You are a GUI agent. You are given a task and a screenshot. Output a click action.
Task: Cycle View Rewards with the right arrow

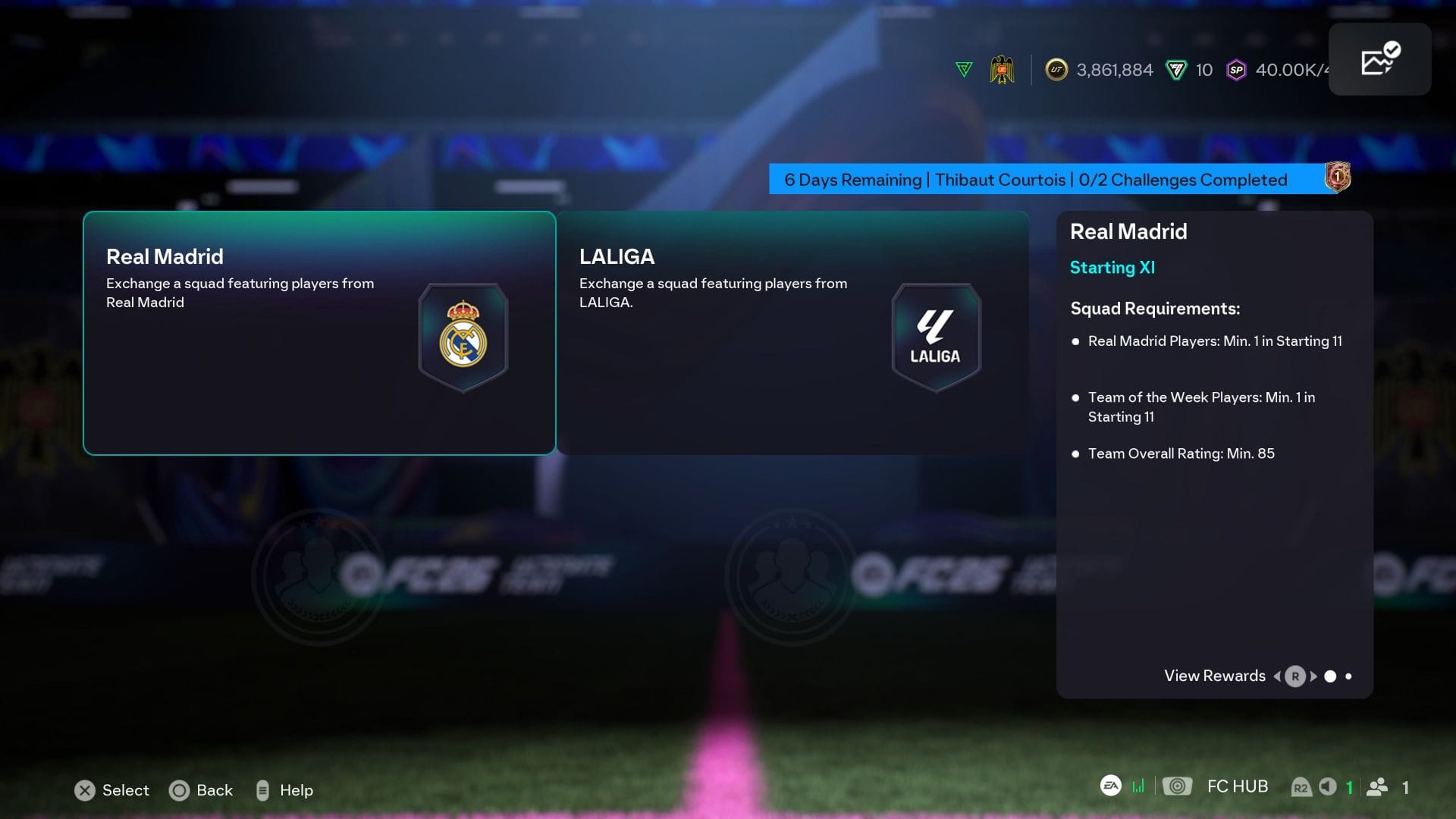1314,676
